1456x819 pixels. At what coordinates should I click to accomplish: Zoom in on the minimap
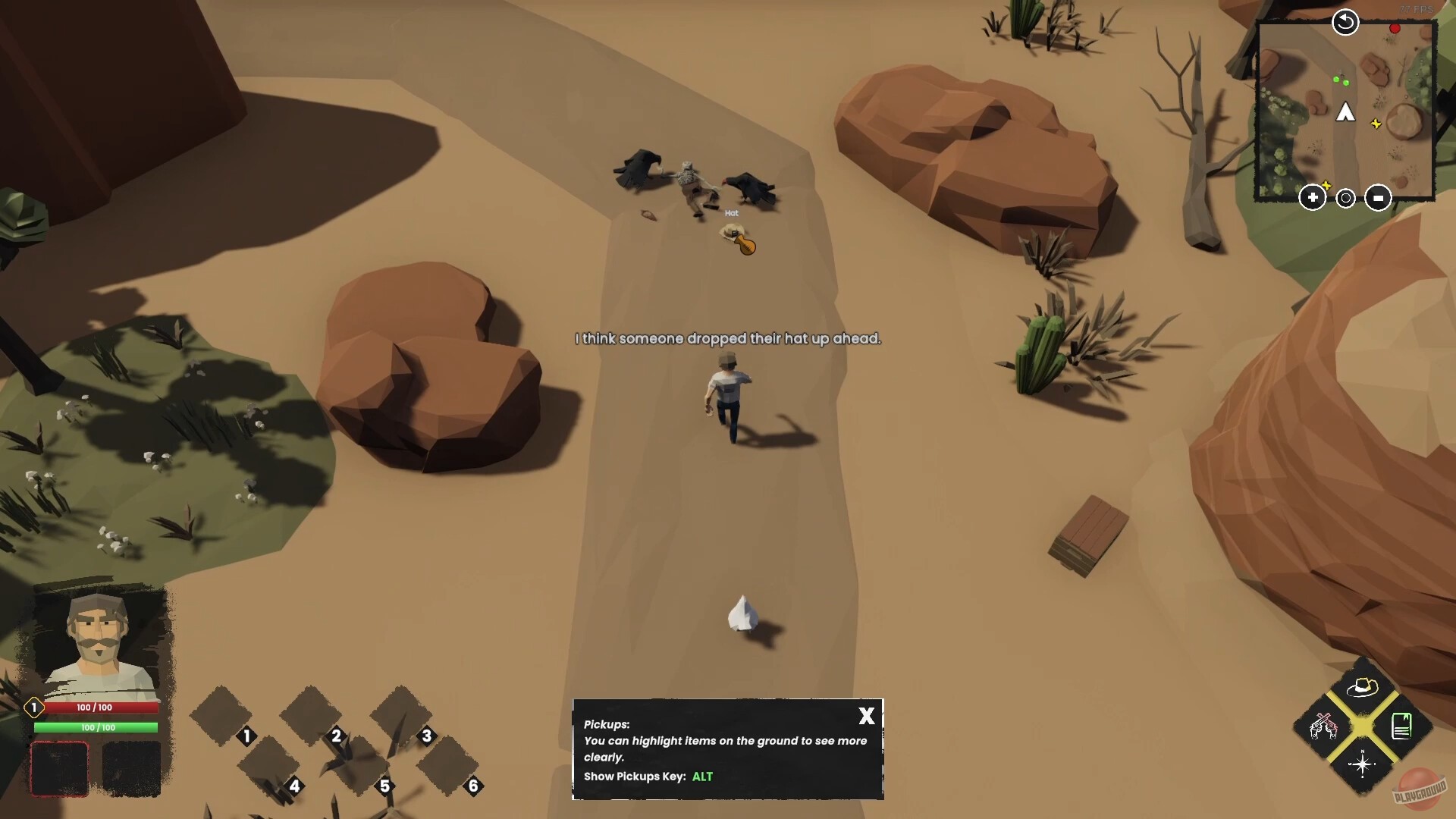pyautogui.click(x=1313, y=197)
